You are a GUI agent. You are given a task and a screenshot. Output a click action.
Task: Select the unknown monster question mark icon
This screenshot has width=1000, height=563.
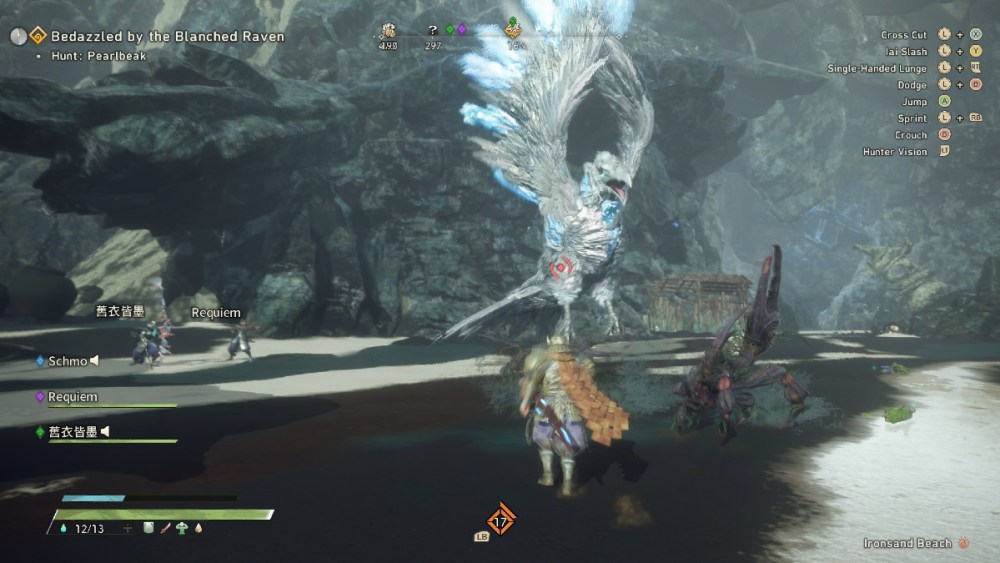[432, 30]
